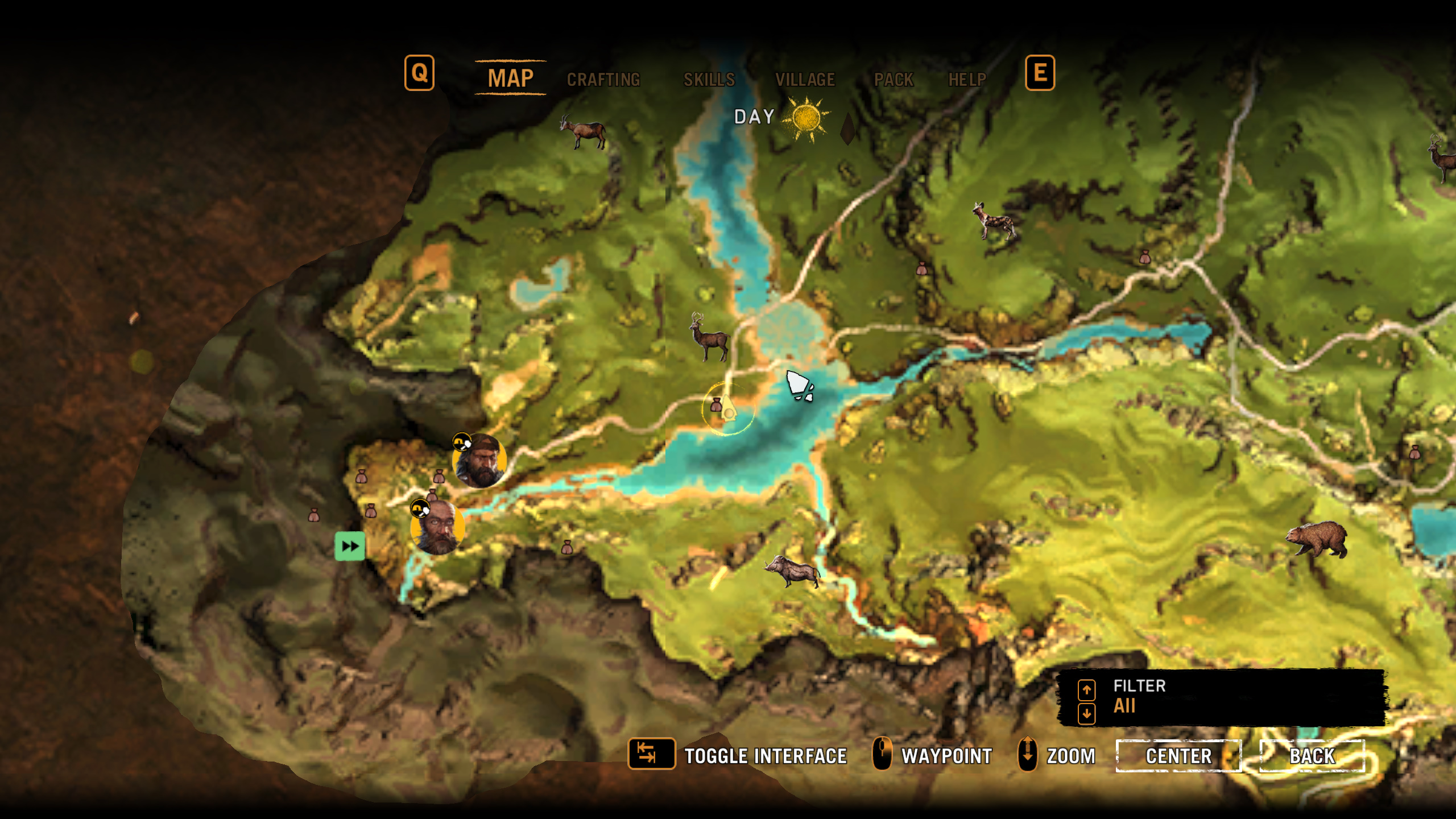Click the goat map marker
The image size is (1456, 819).
click(x=582, y=132)
